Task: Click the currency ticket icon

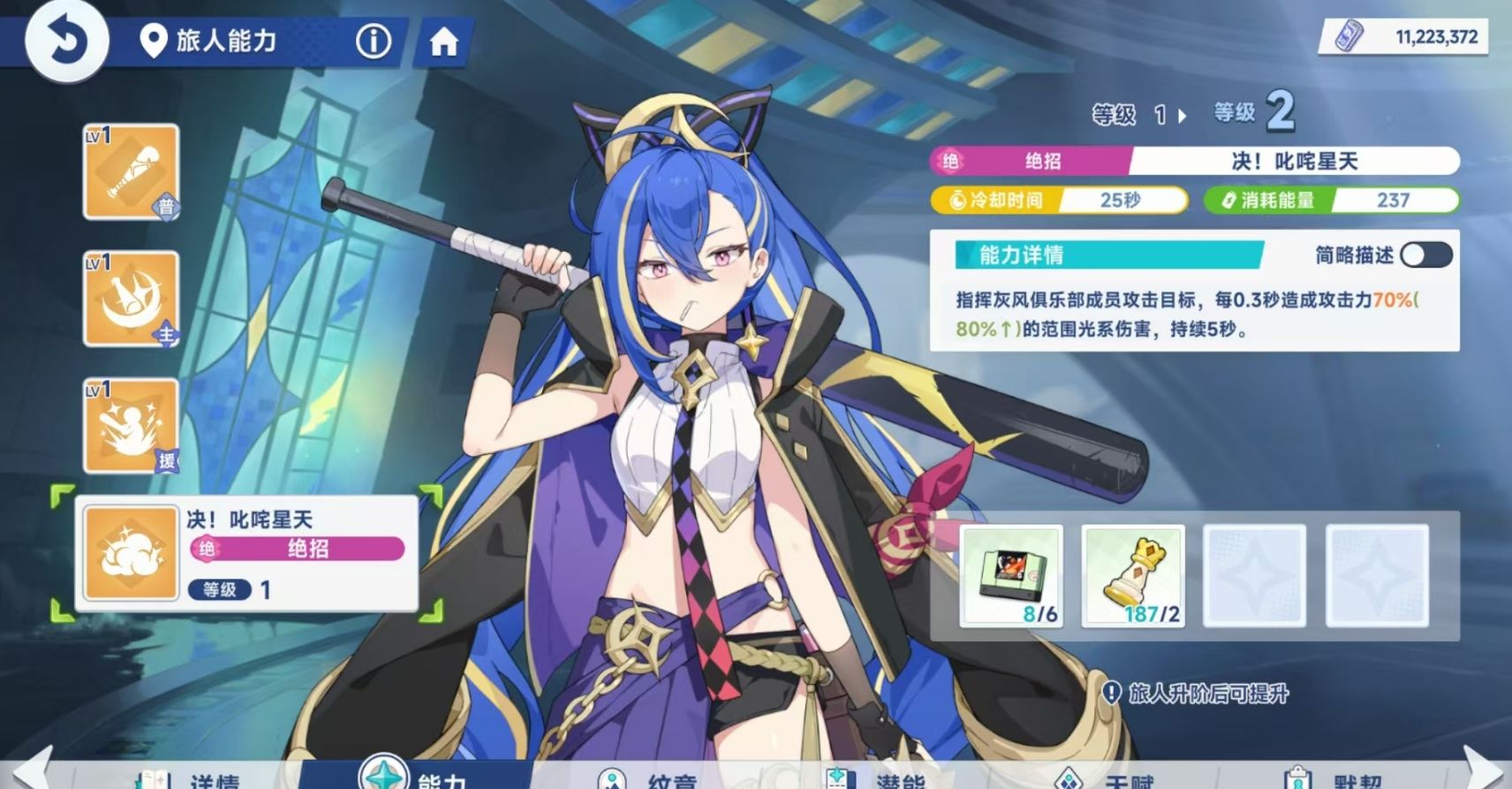Action: pos(1349,36)
